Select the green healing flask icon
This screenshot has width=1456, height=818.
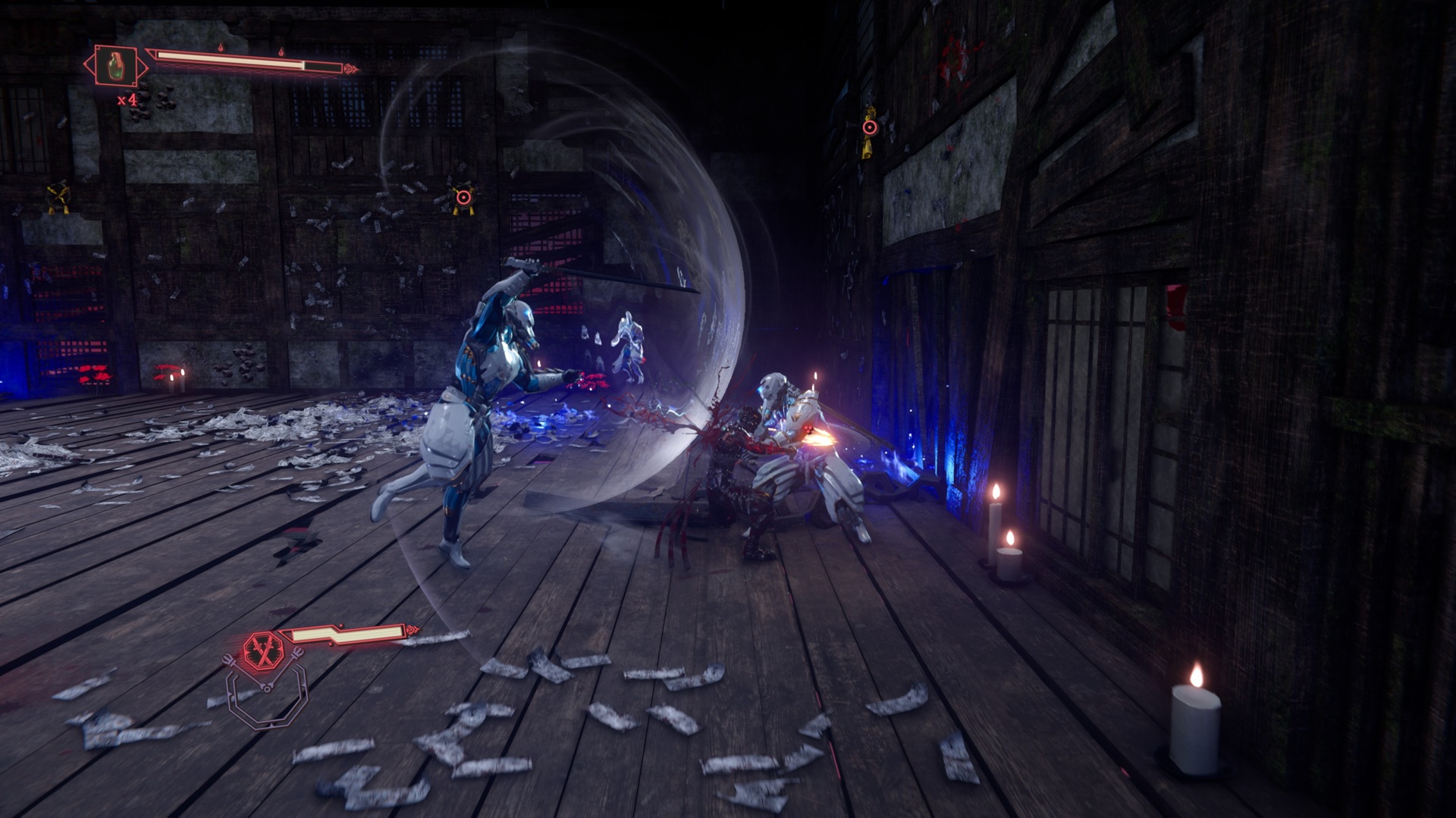click(x=116, y=66)
